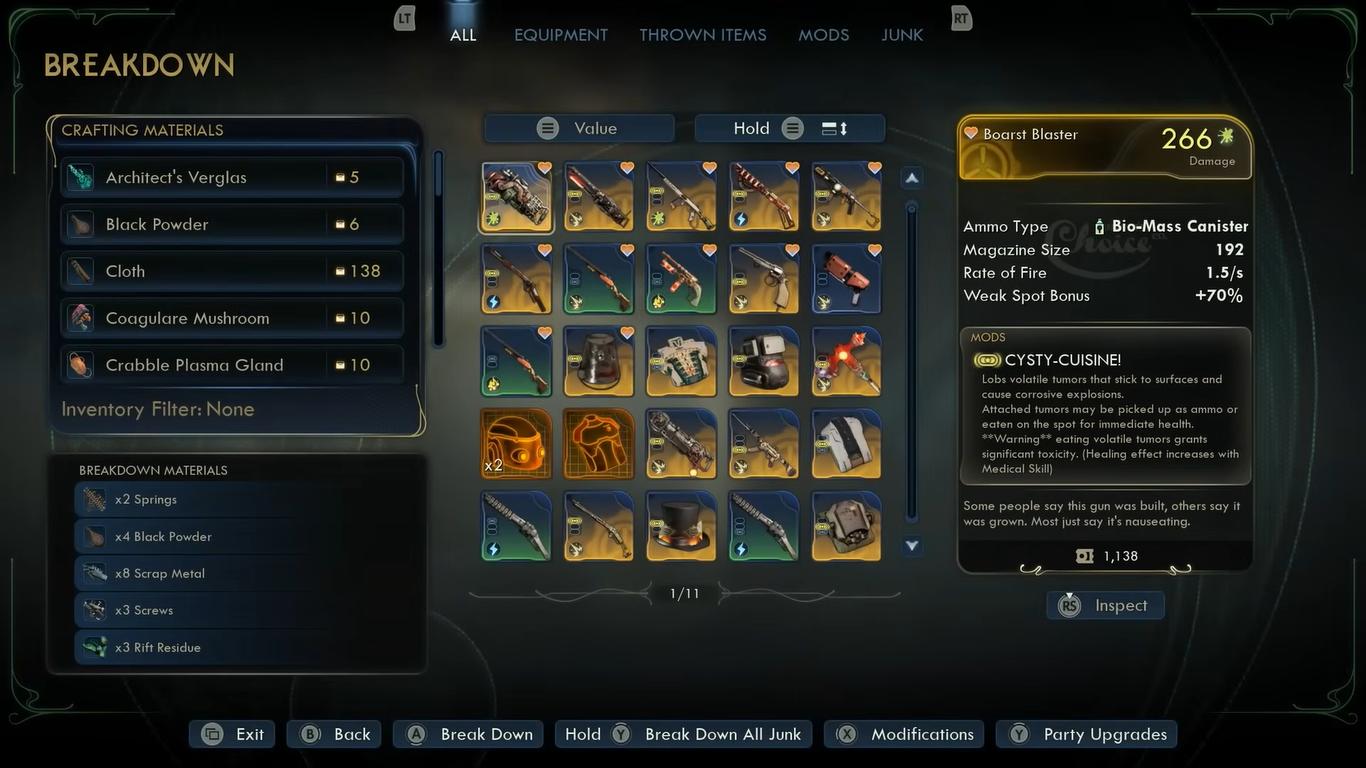1366x768 pixels.
Task: Open the Modifications screen
Action: click(x=904, y=734)
